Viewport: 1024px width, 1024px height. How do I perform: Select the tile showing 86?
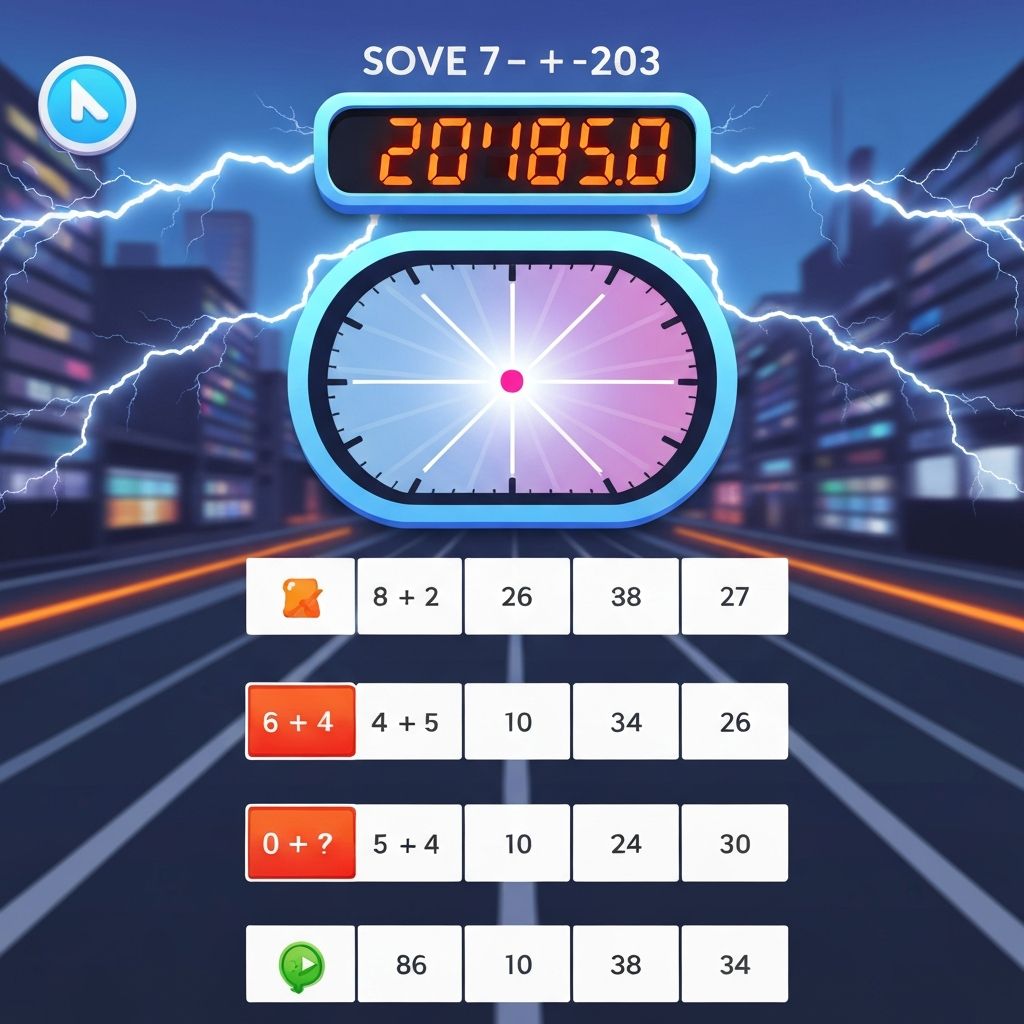409,964
